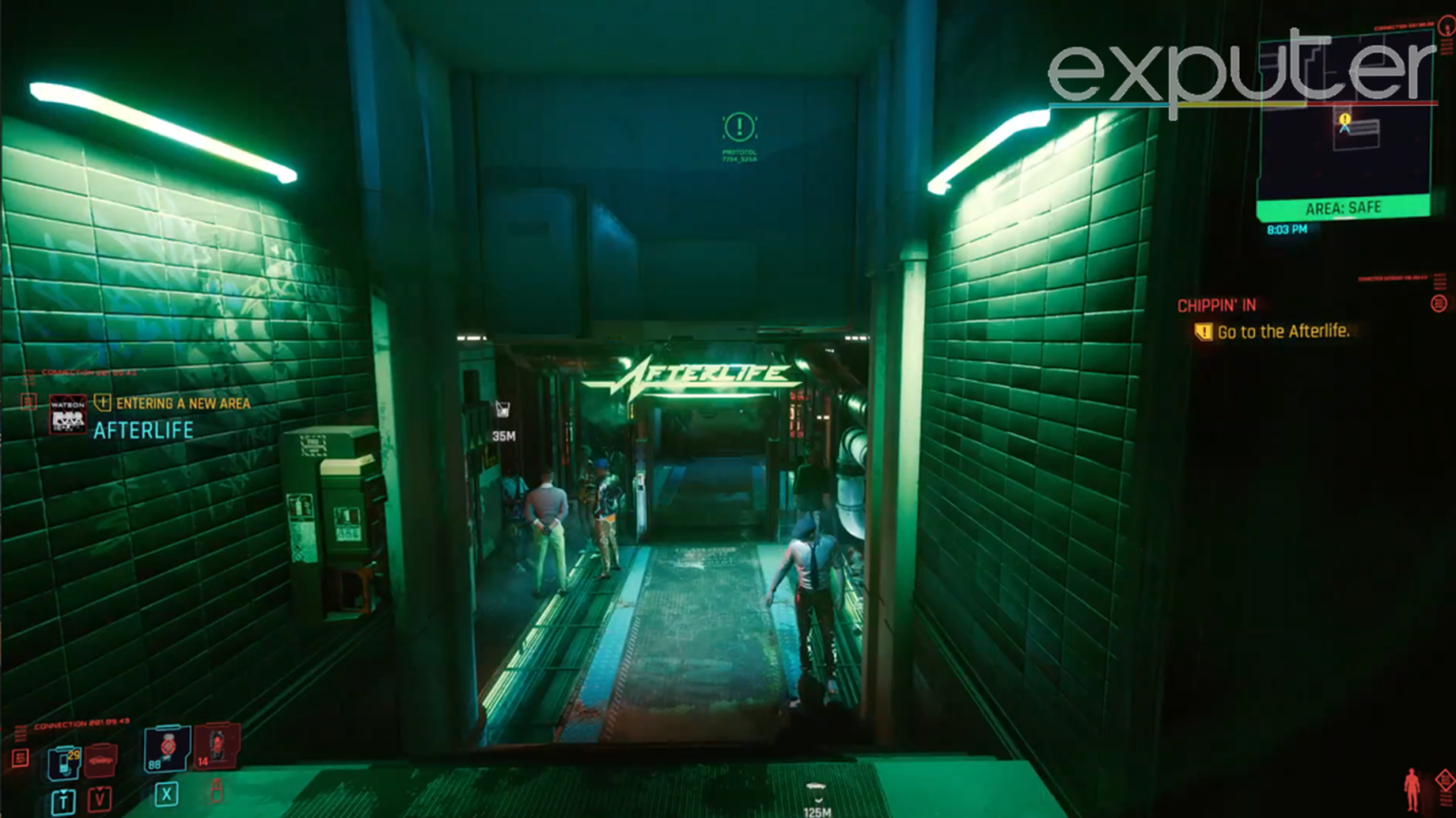Toggle the X keybind indicator
1456x818 pixels.
tap(165, 794)
